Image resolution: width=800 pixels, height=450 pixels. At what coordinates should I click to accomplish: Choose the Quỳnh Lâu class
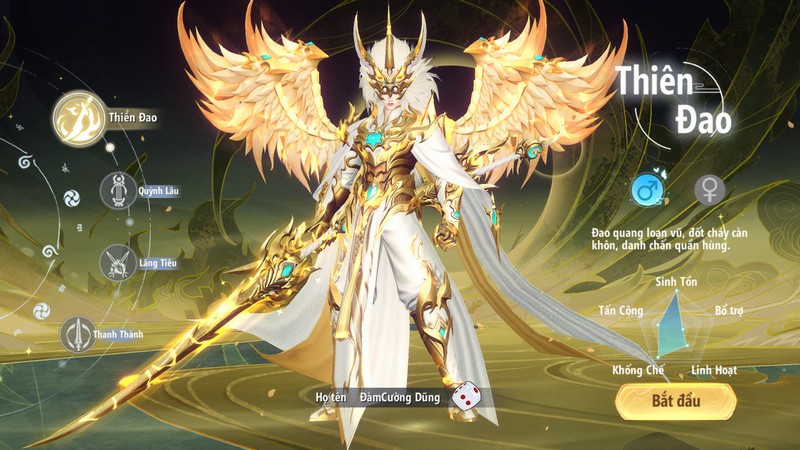click(x=118, y=189)
